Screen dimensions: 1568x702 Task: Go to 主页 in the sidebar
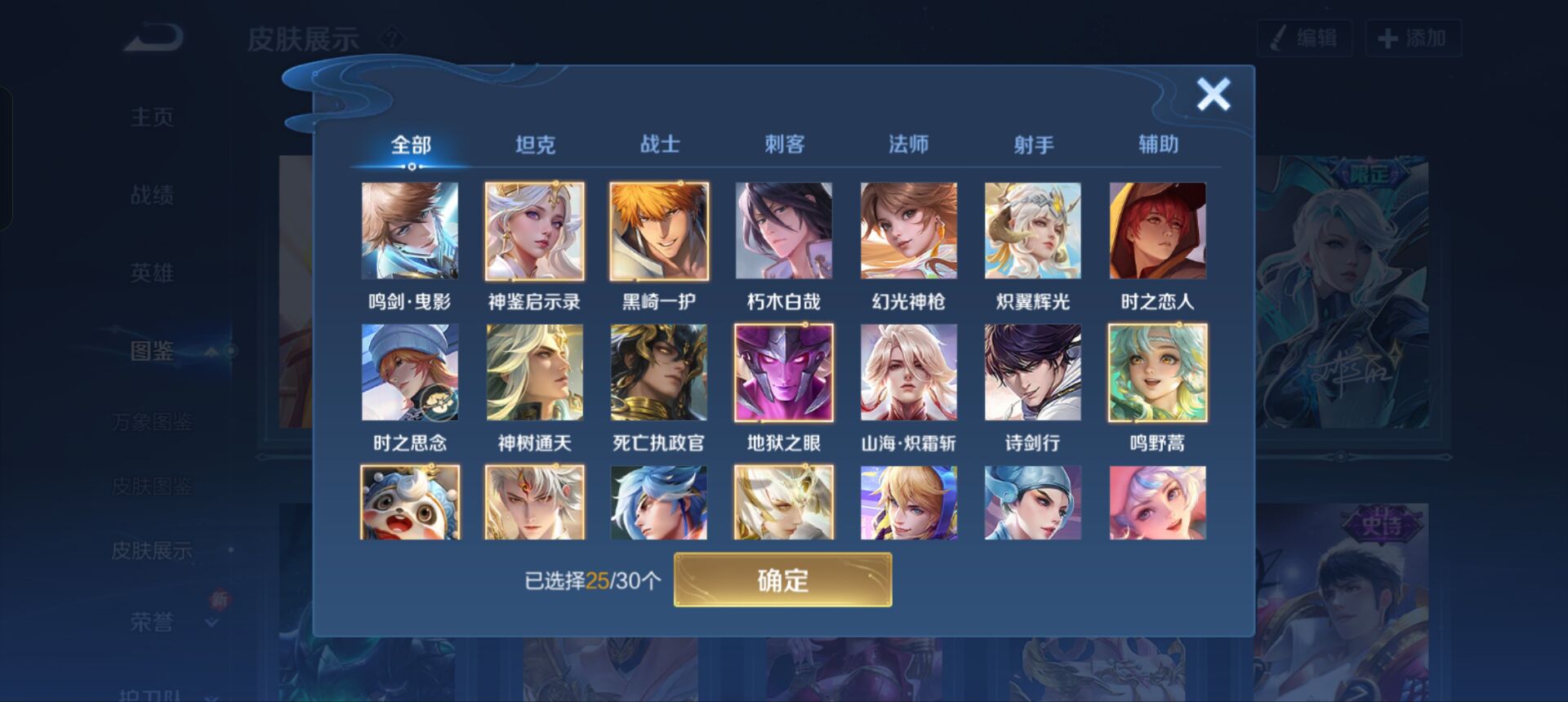coord(154,117)
